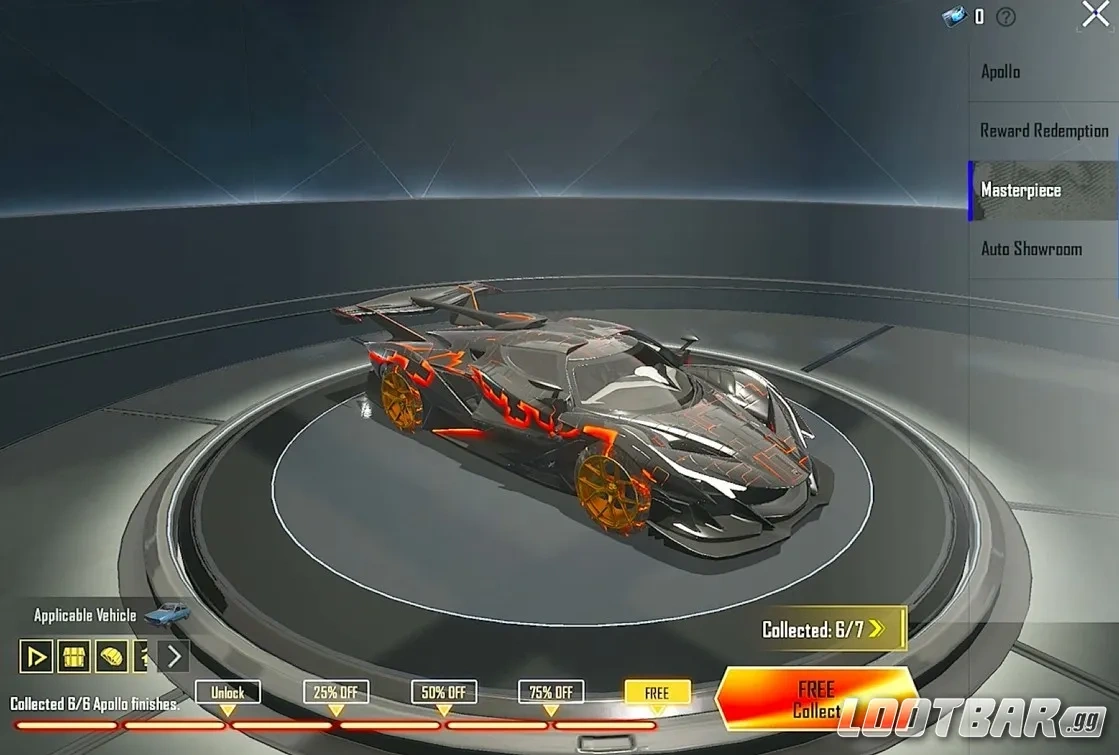
Task: Select the yellow crate icon
Action: (74, 656)
